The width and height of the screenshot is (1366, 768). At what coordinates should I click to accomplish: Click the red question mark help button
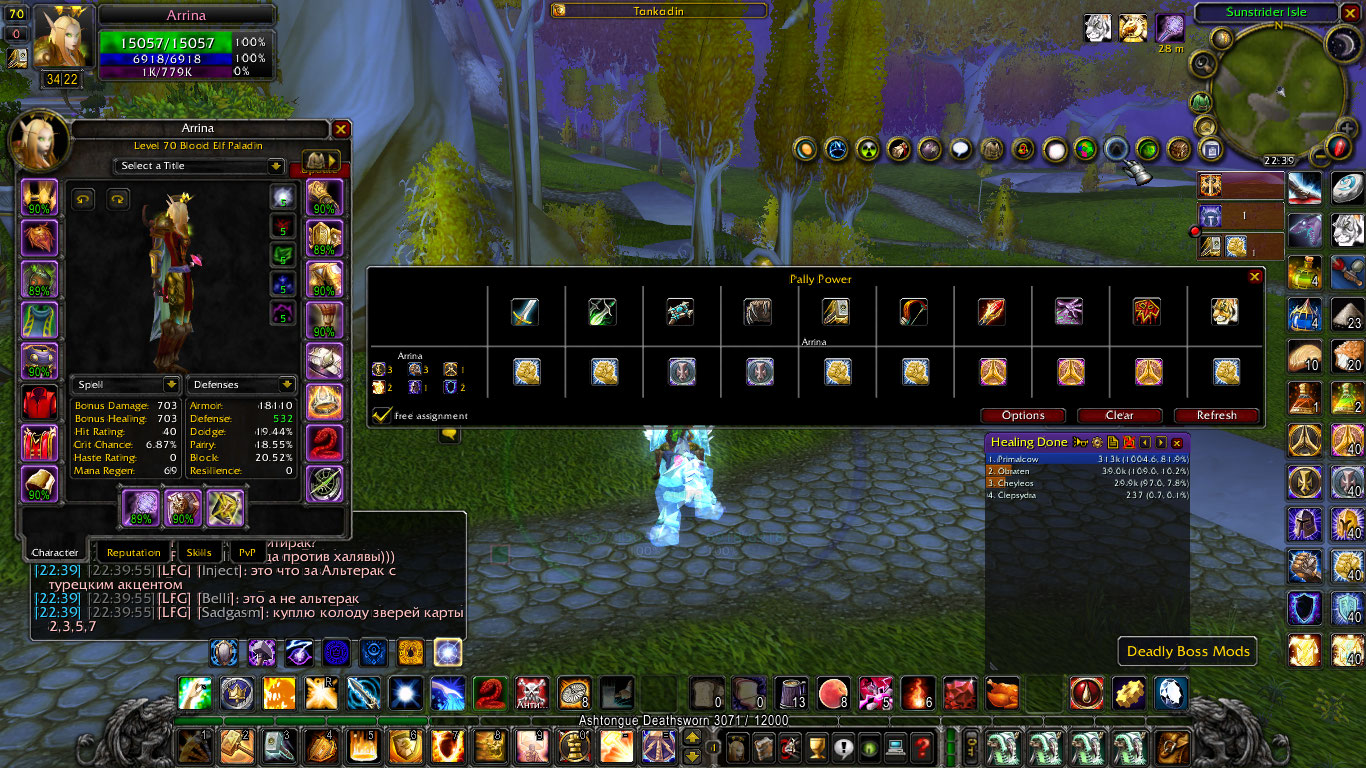point(921,746)
